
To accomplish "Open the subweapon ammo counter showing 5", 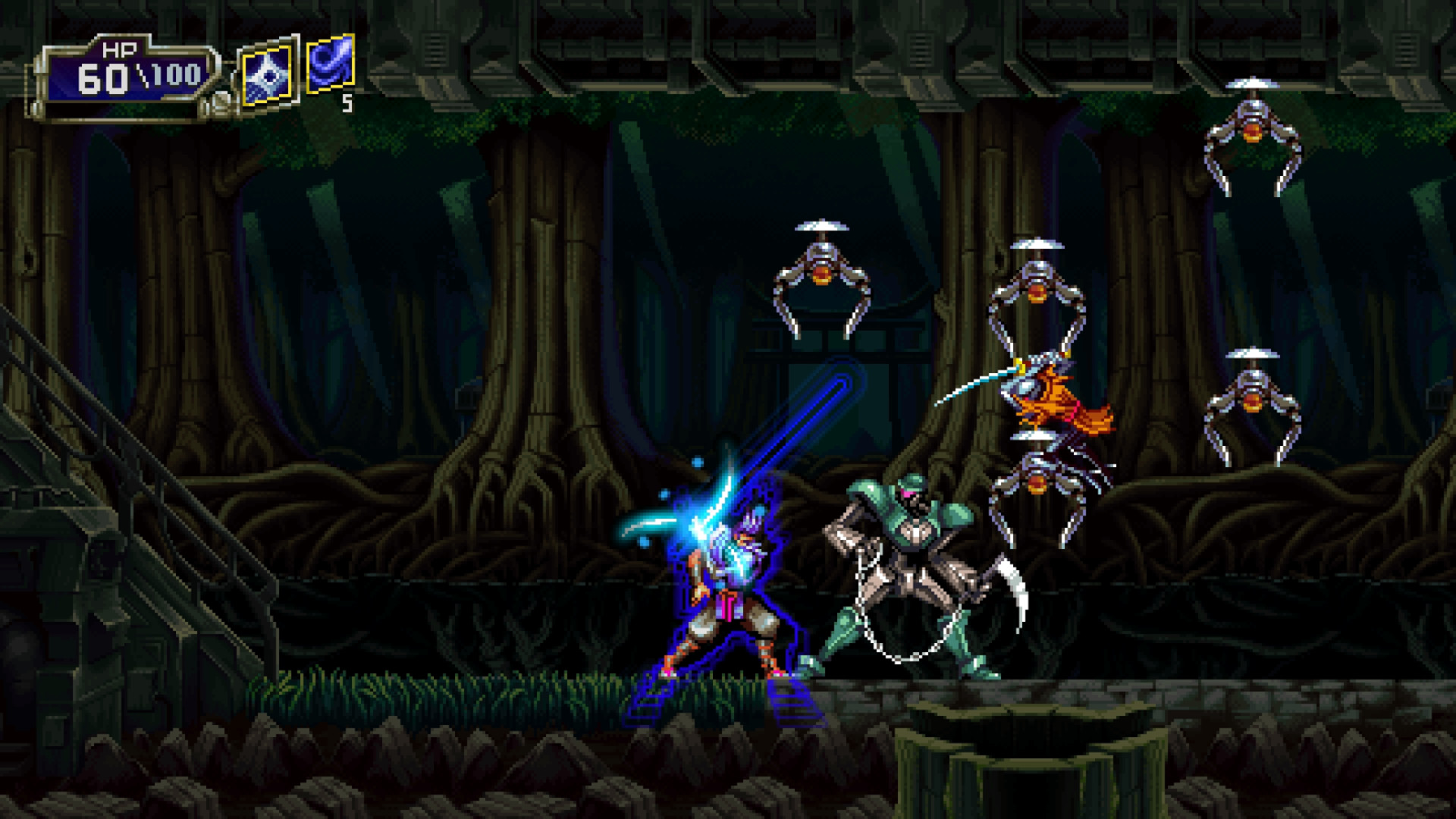I will pos(347,102).
